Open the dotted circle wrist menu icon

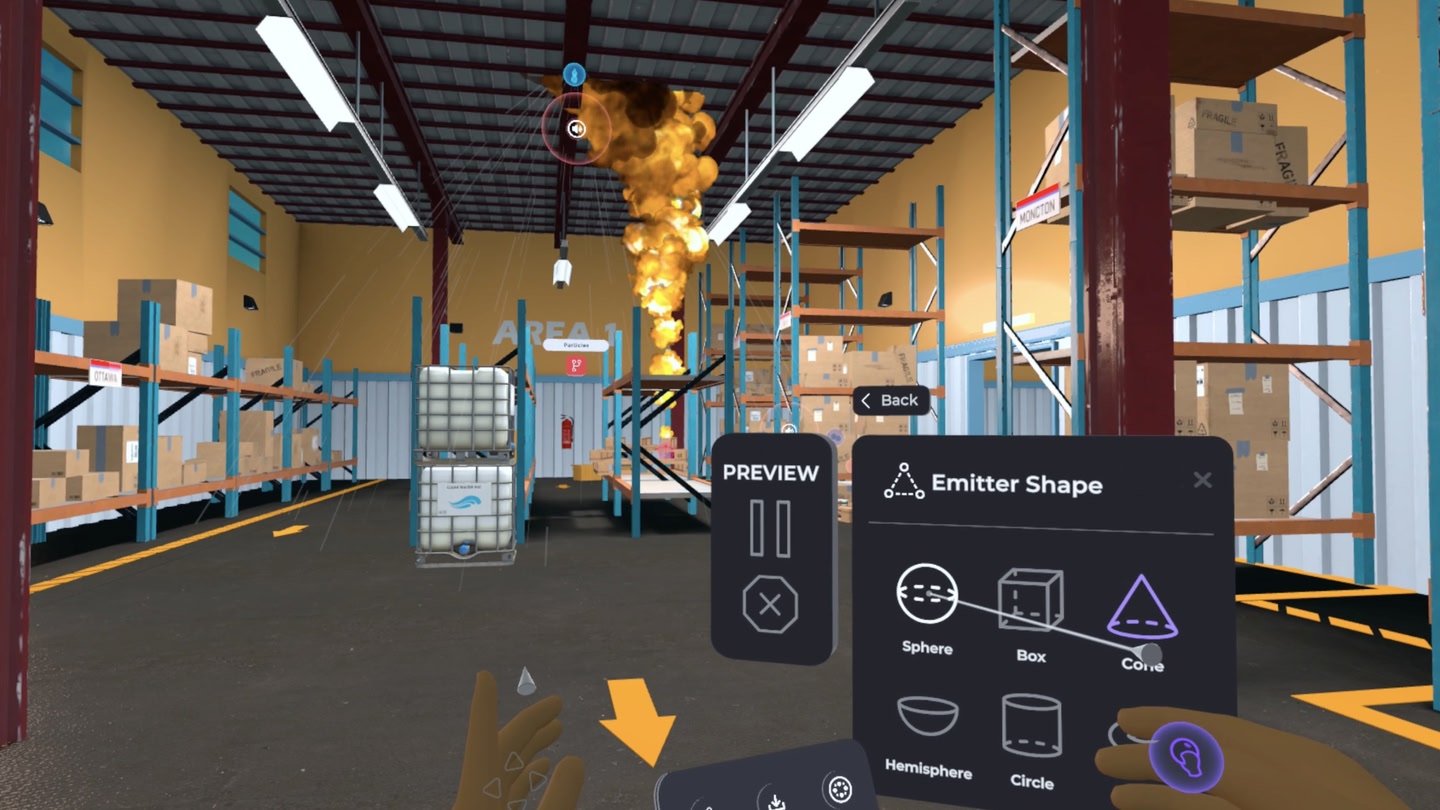[x=840, y=789]
